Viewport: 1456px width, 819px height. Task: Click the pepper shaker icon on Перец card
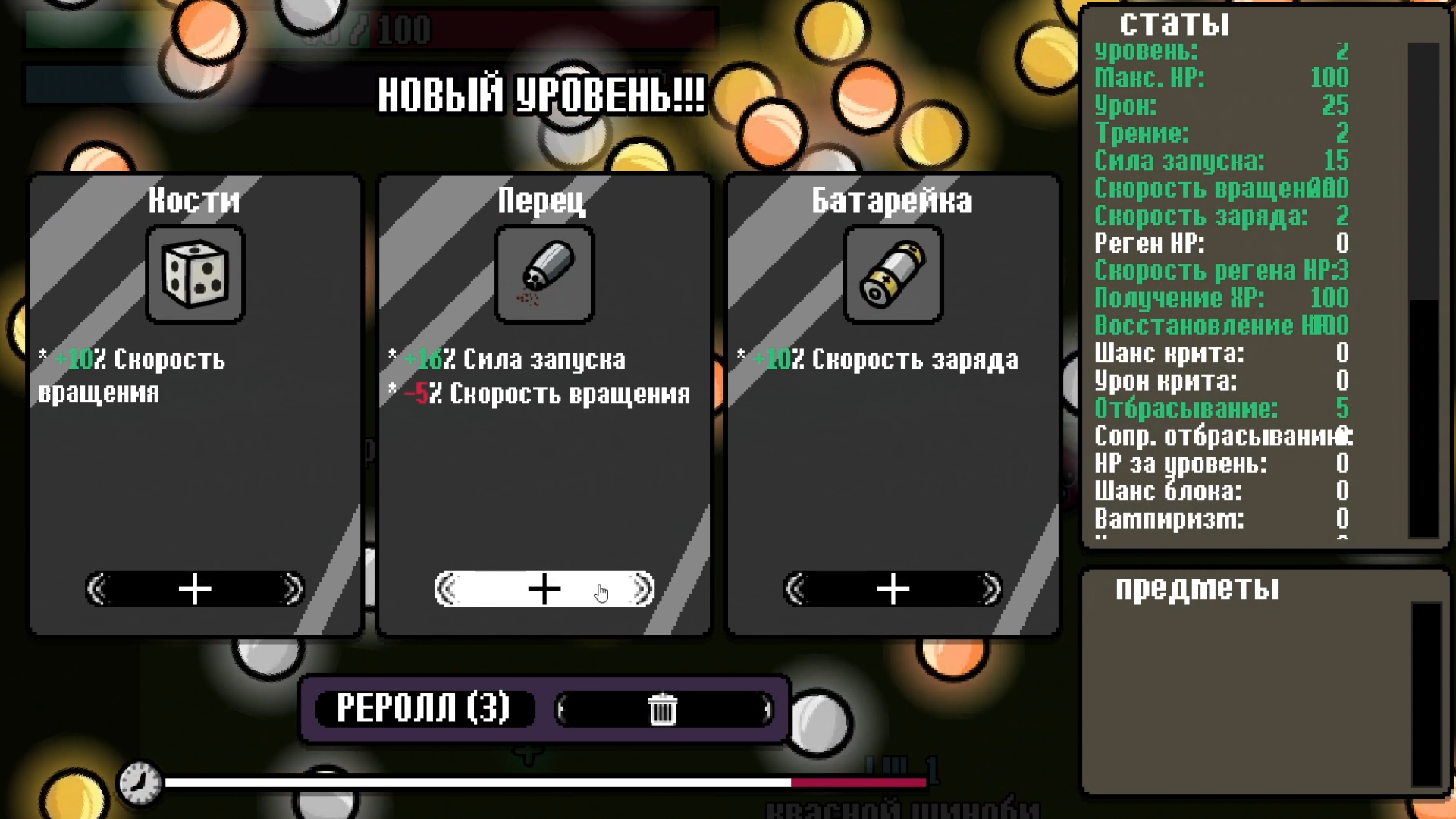pos(544,275)
